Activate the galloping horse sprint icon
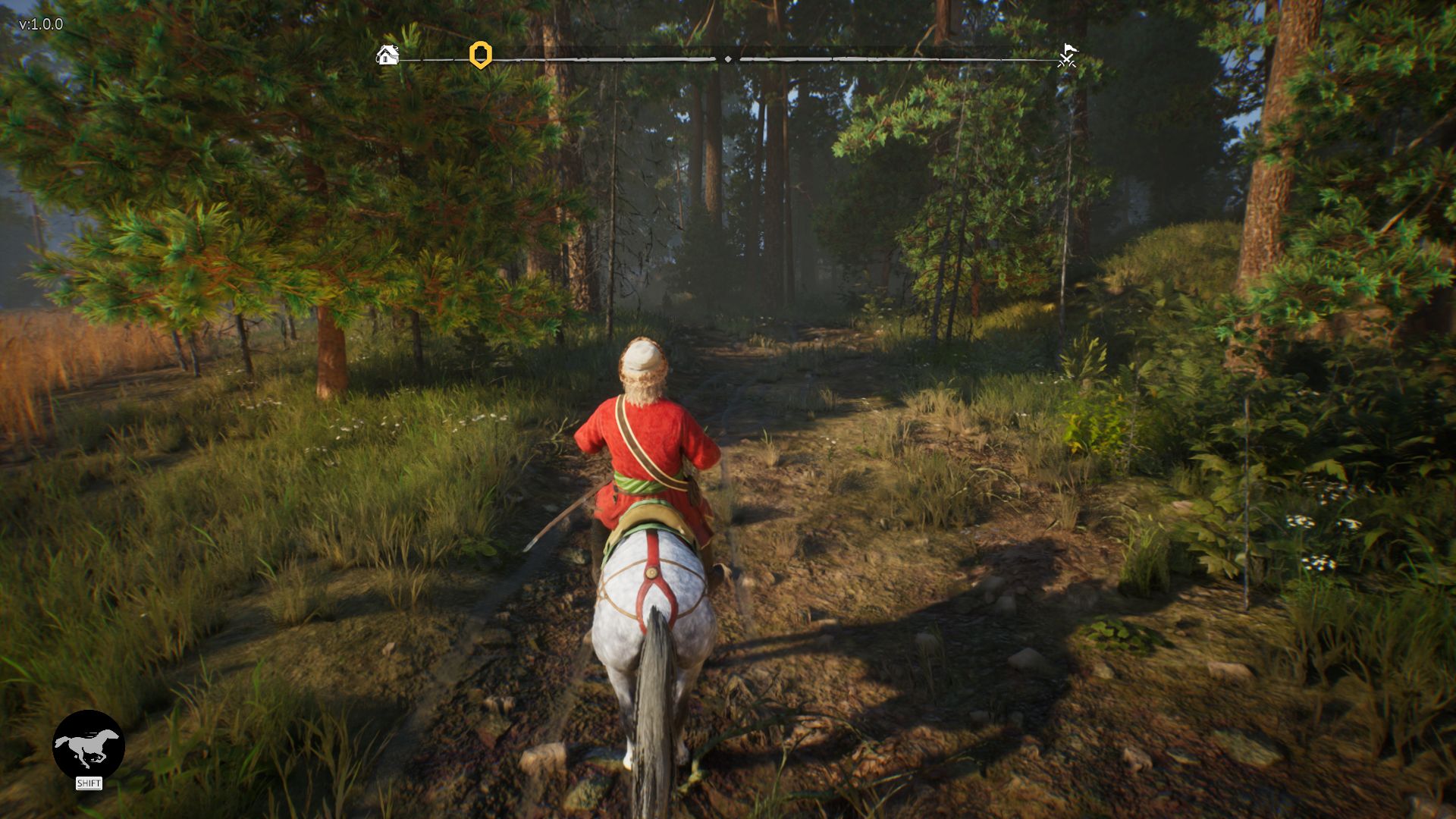The width and height of the screenshot is (1456, 819). 89,745
